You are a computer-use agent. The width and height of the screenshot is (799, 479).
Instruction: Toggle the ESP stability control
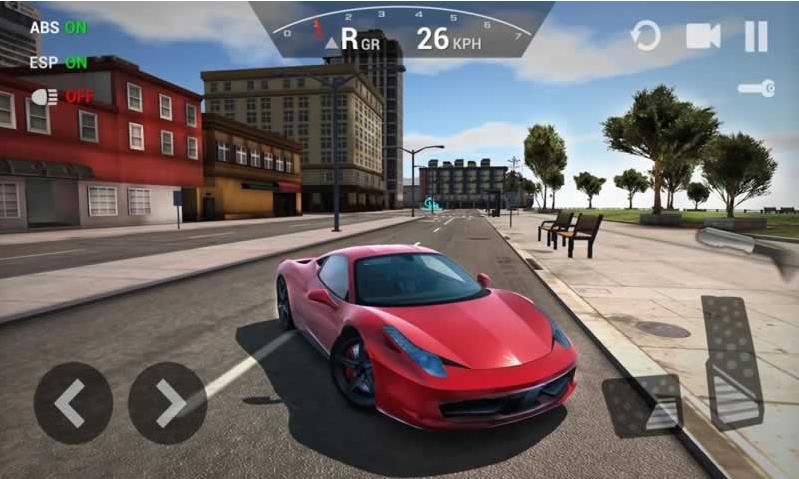pos(58,61)
